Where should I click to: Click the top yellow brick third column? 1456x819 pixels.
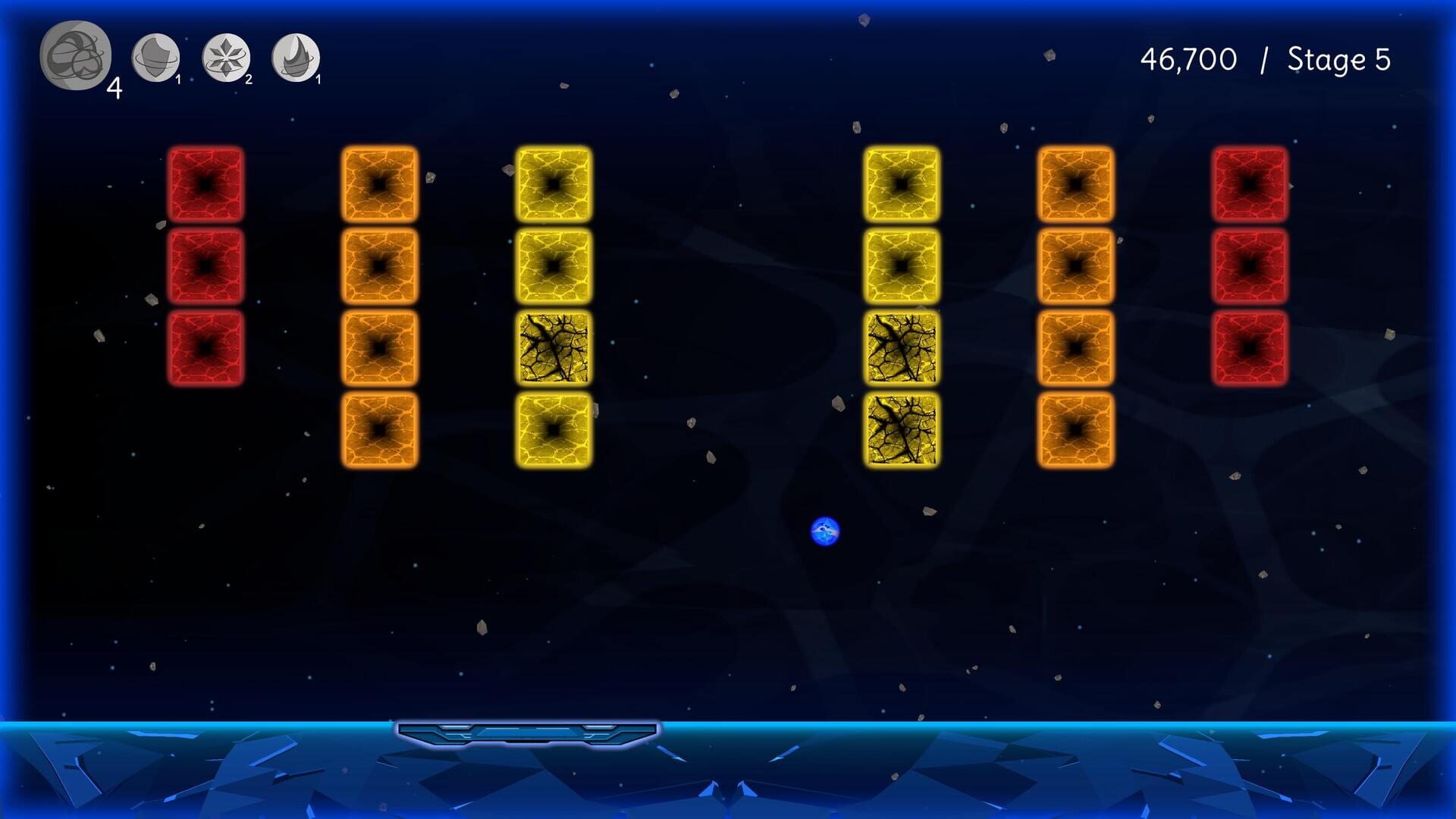coord(554,184)
